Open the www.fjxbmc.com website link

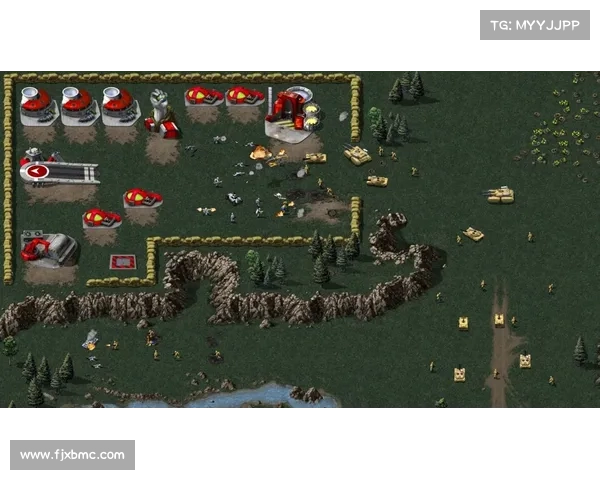72,455
